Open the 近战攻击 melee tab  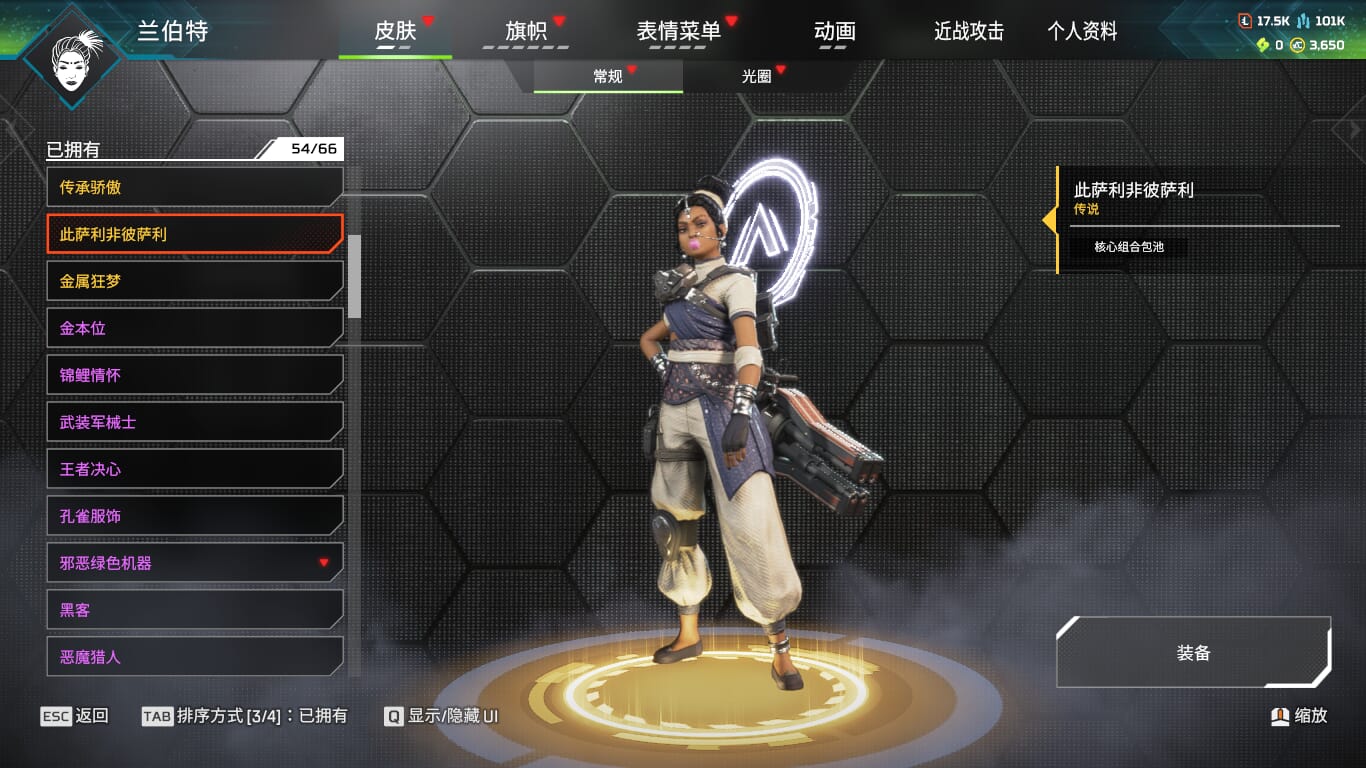[x=968, y=32]
